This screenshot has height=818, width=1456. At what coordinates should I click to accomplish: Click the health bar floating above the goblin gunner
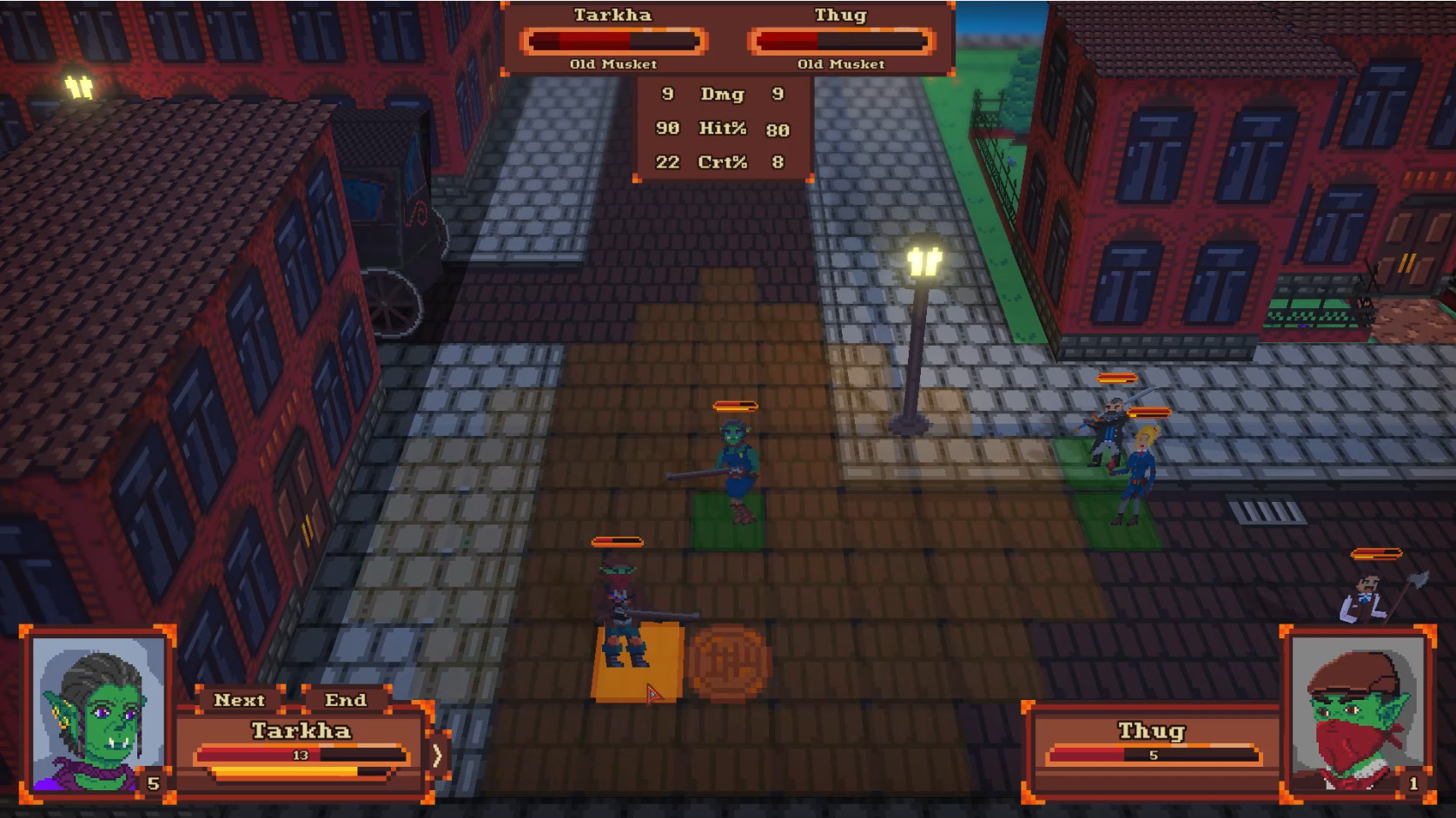pos(733,405)
